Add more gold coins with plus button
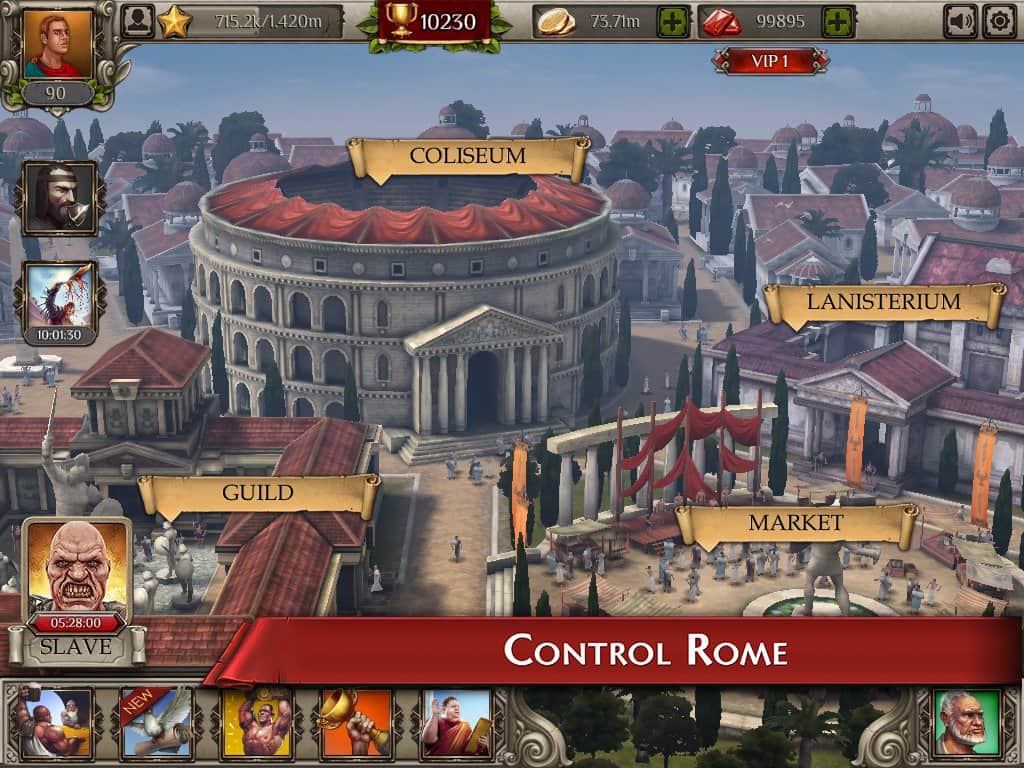This screenshot has width=1024, height=768. (x=674, y=21)
